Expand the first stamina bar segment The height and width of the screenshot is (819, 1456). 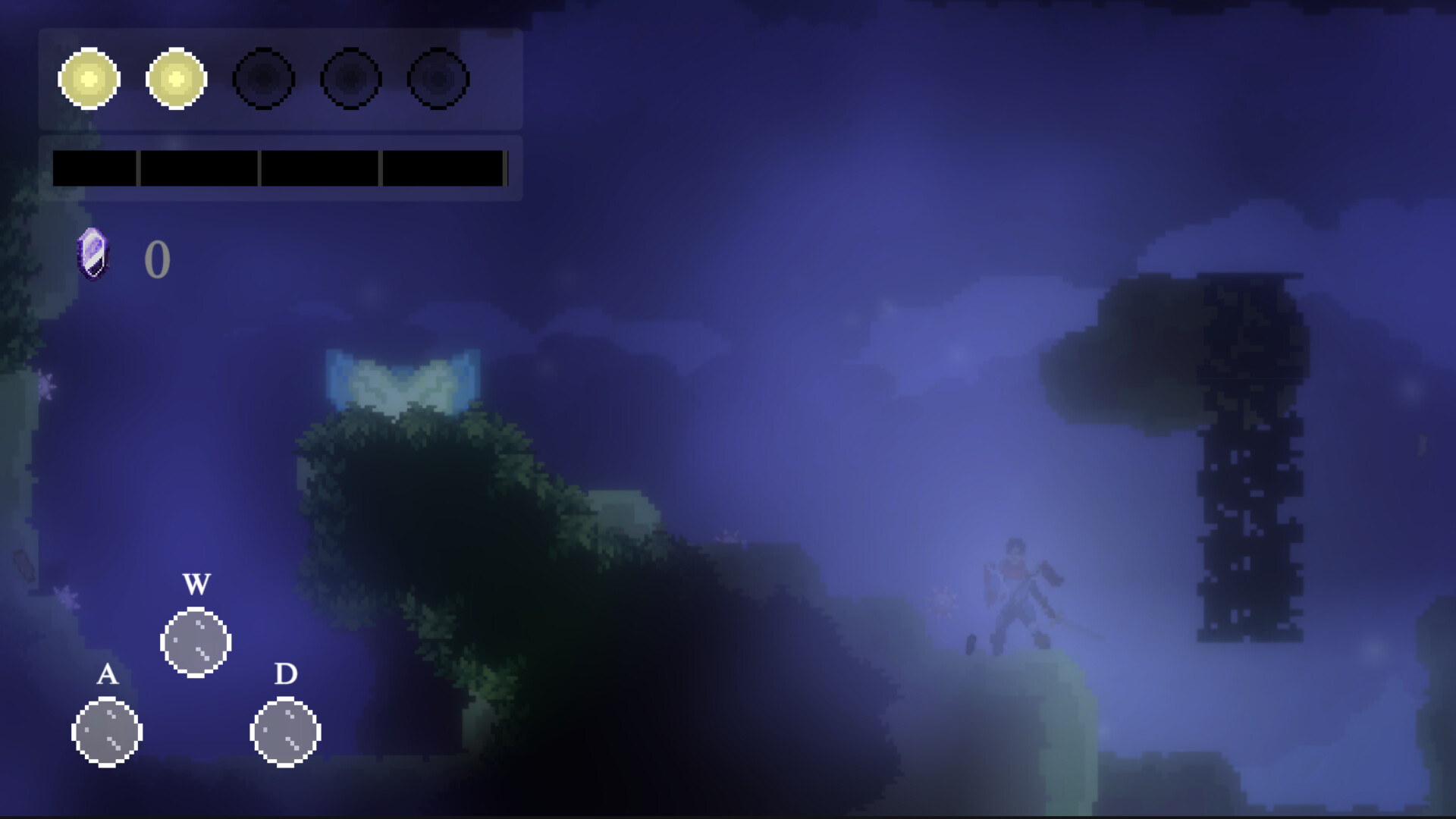94,168
